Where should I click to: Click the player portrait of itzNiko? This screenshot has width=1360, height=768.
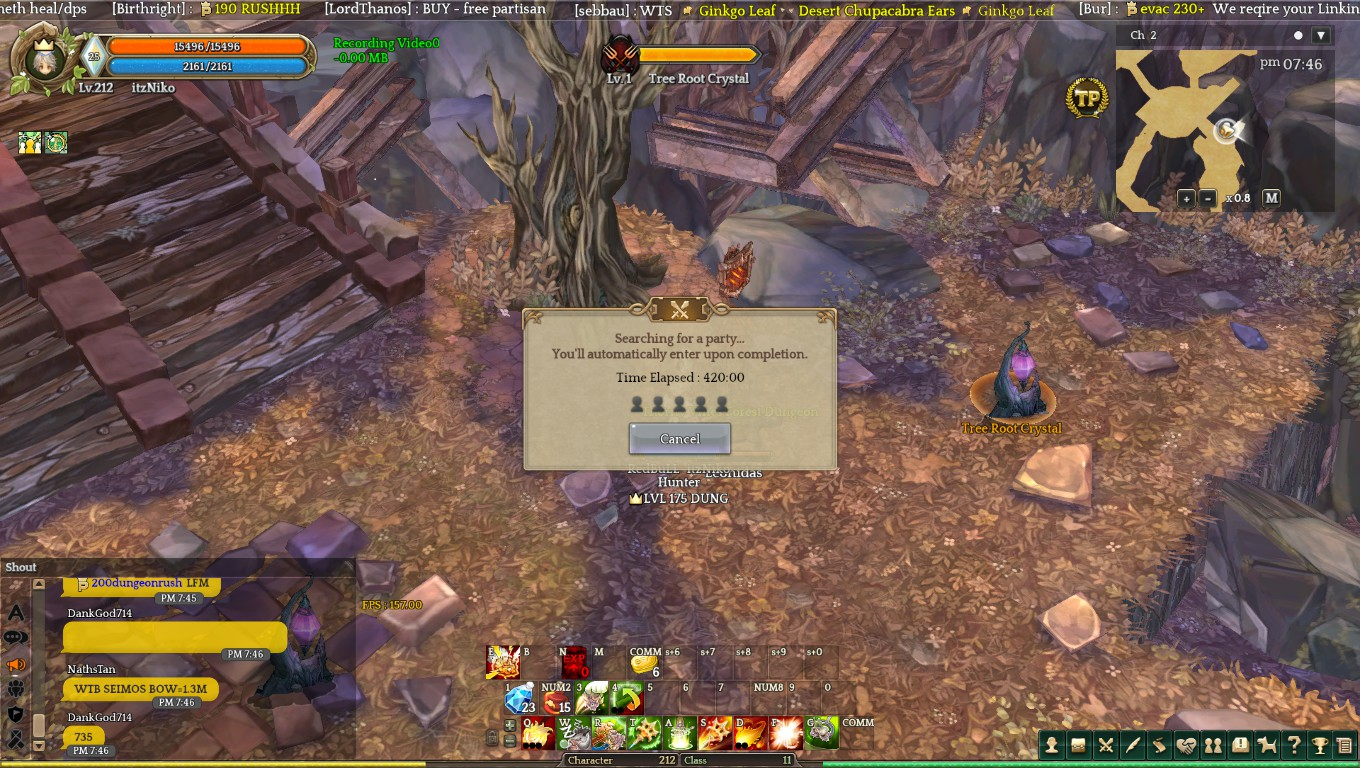click(x=44, y=58)
